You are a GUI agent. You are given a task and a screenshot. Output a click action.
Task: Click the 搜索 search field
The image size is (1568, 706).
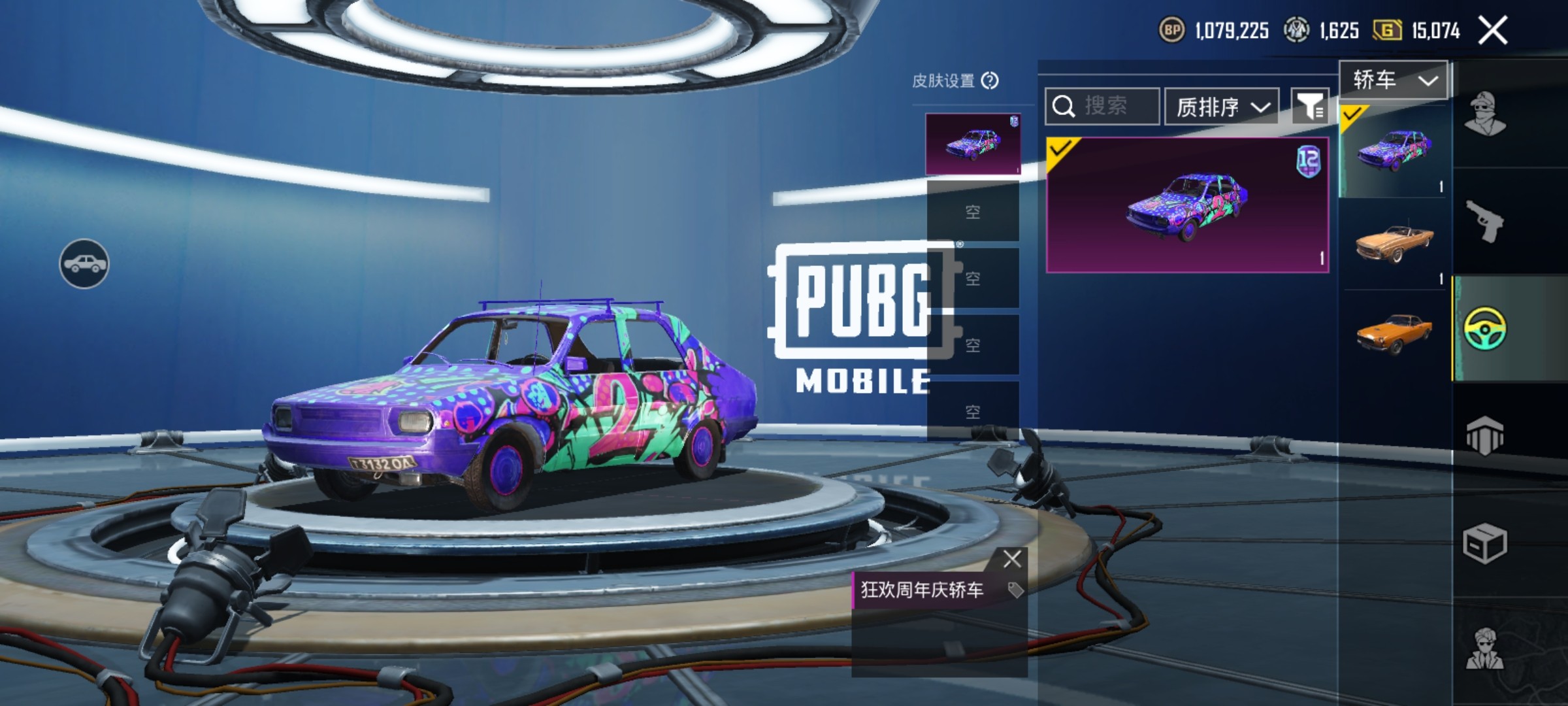[1103, 106]
